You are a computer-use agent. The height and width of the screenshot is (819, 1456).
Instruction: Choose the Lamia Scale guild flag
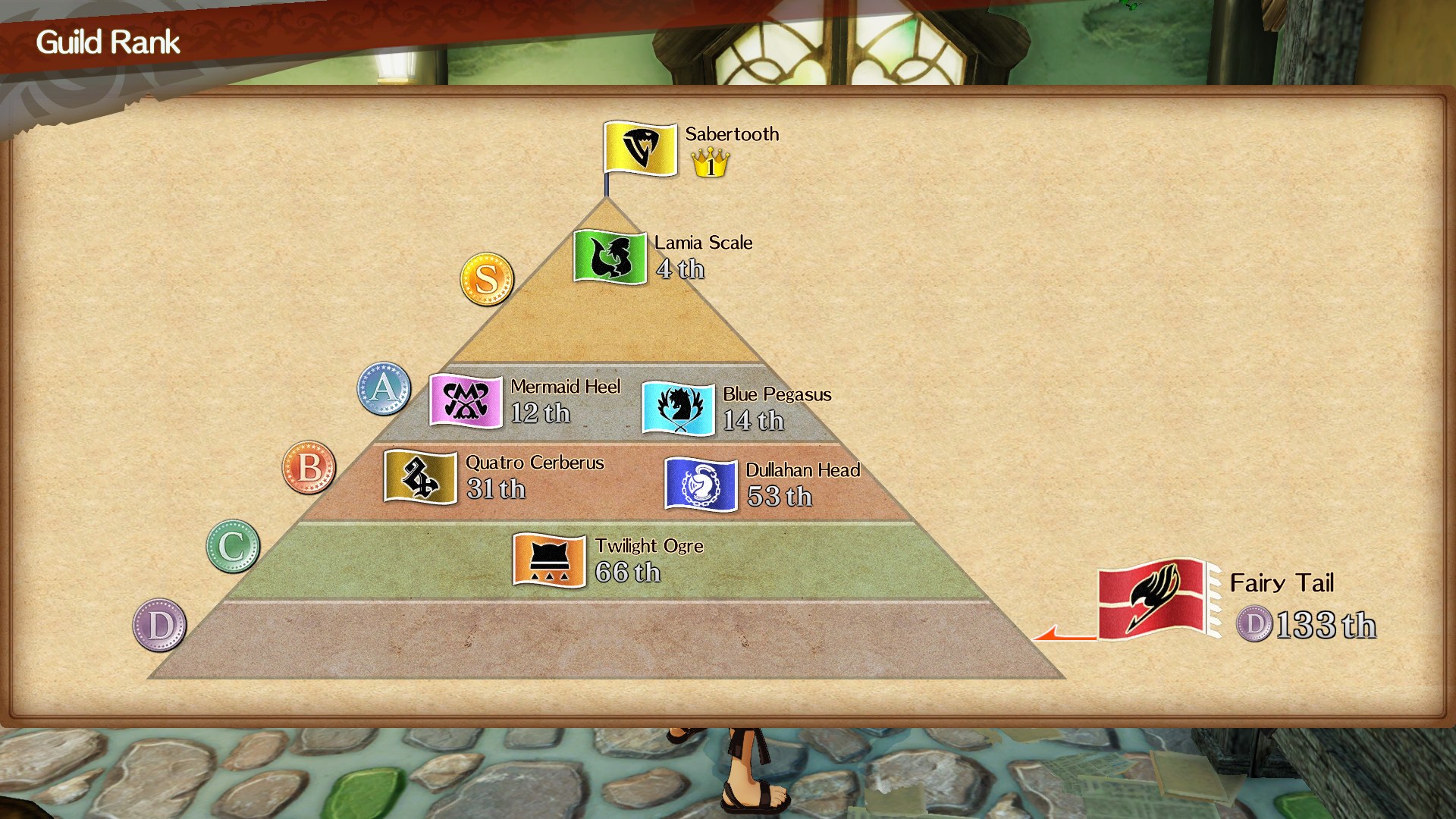610,257
